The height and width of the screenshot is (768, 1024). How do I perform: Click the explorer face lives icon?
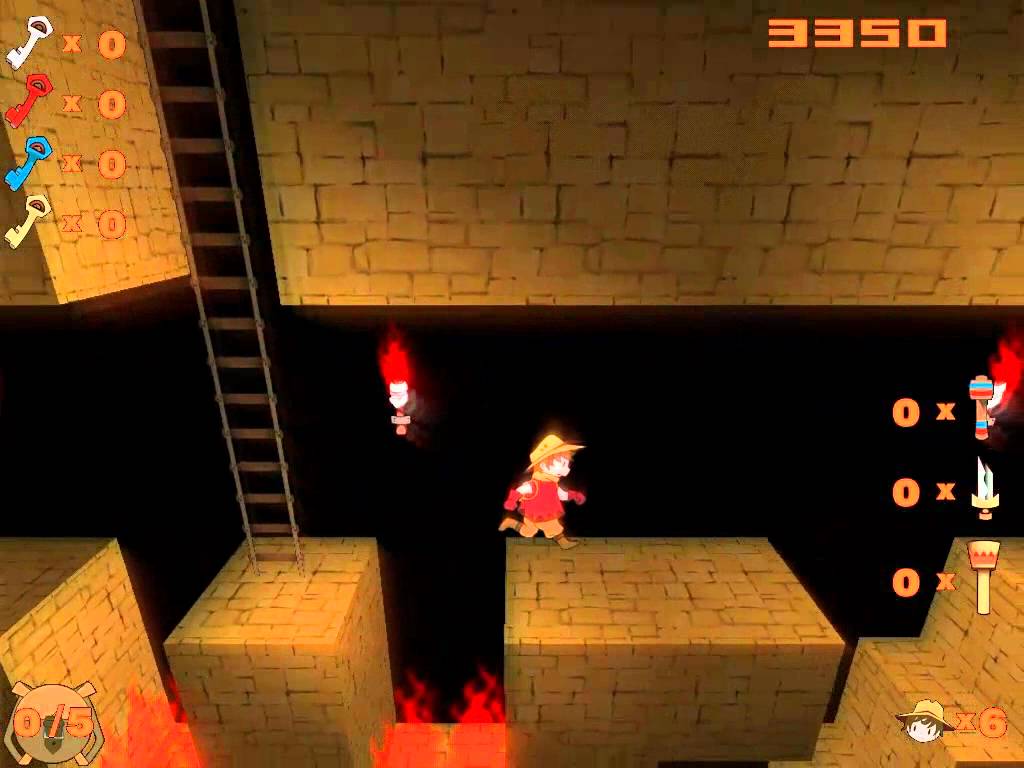click(924, 720)
